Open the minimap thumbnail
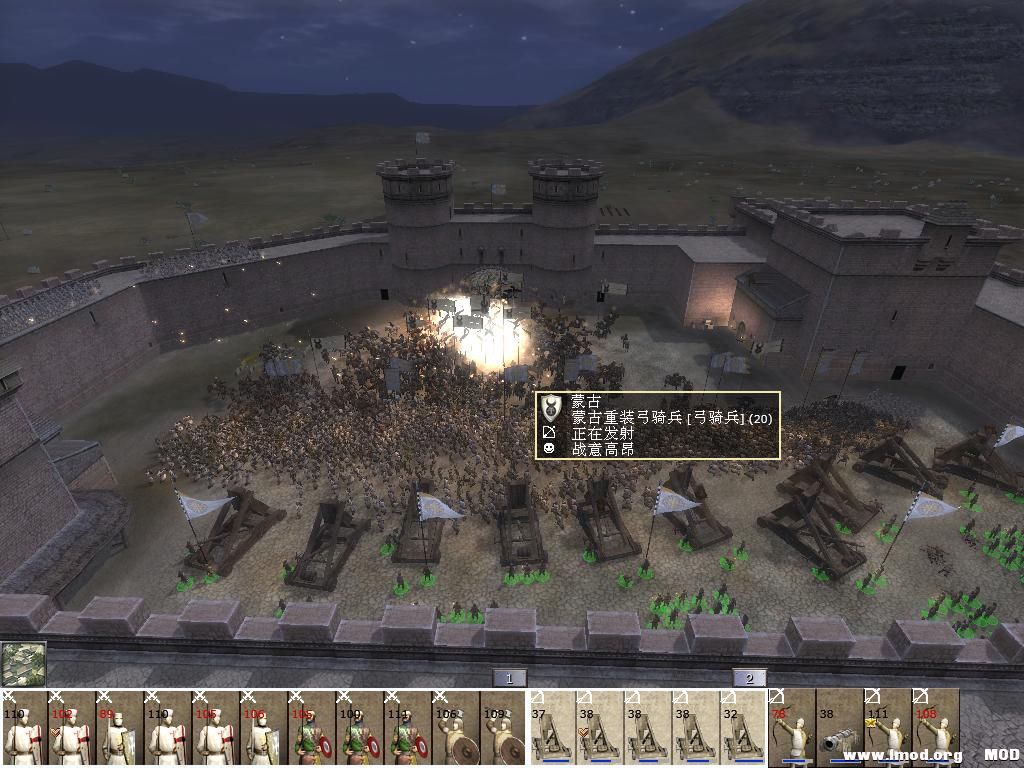Viewport: 1024px width, 768px height. [x=23, y=663]
